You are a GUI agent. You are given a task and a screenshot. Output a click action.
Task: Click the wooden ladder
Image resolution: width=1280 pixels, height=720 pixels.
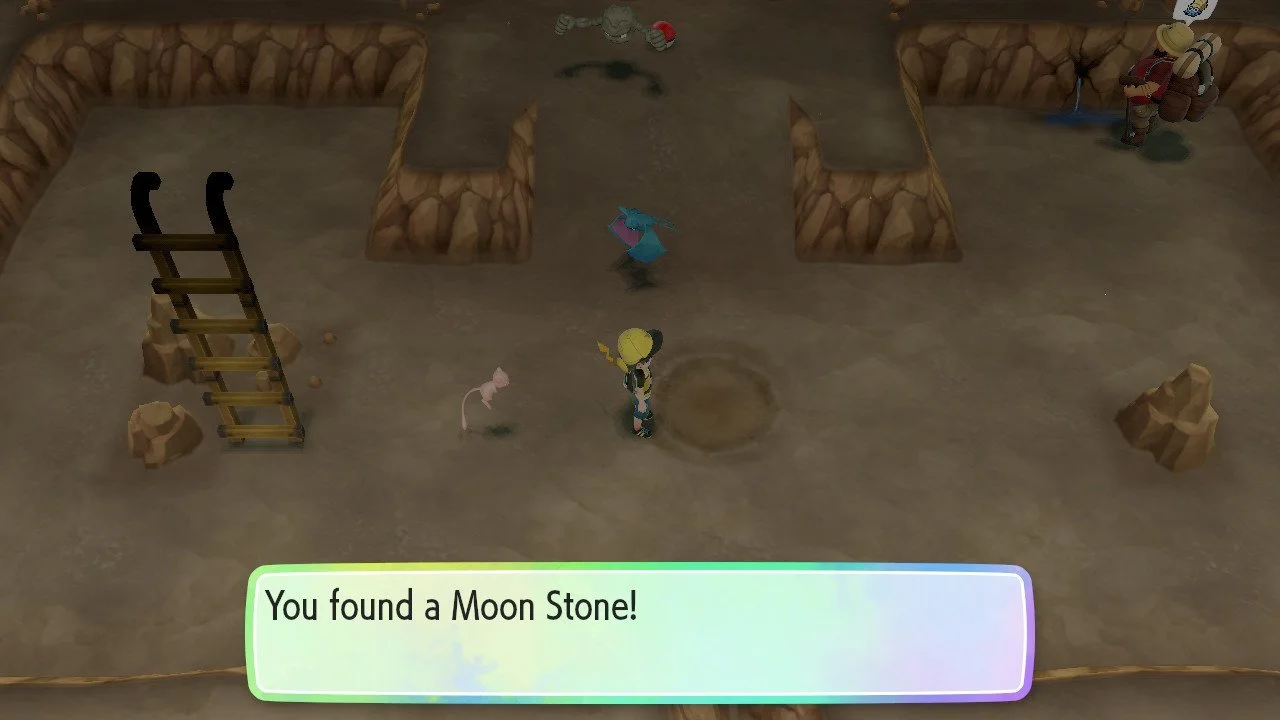[215, 310]
